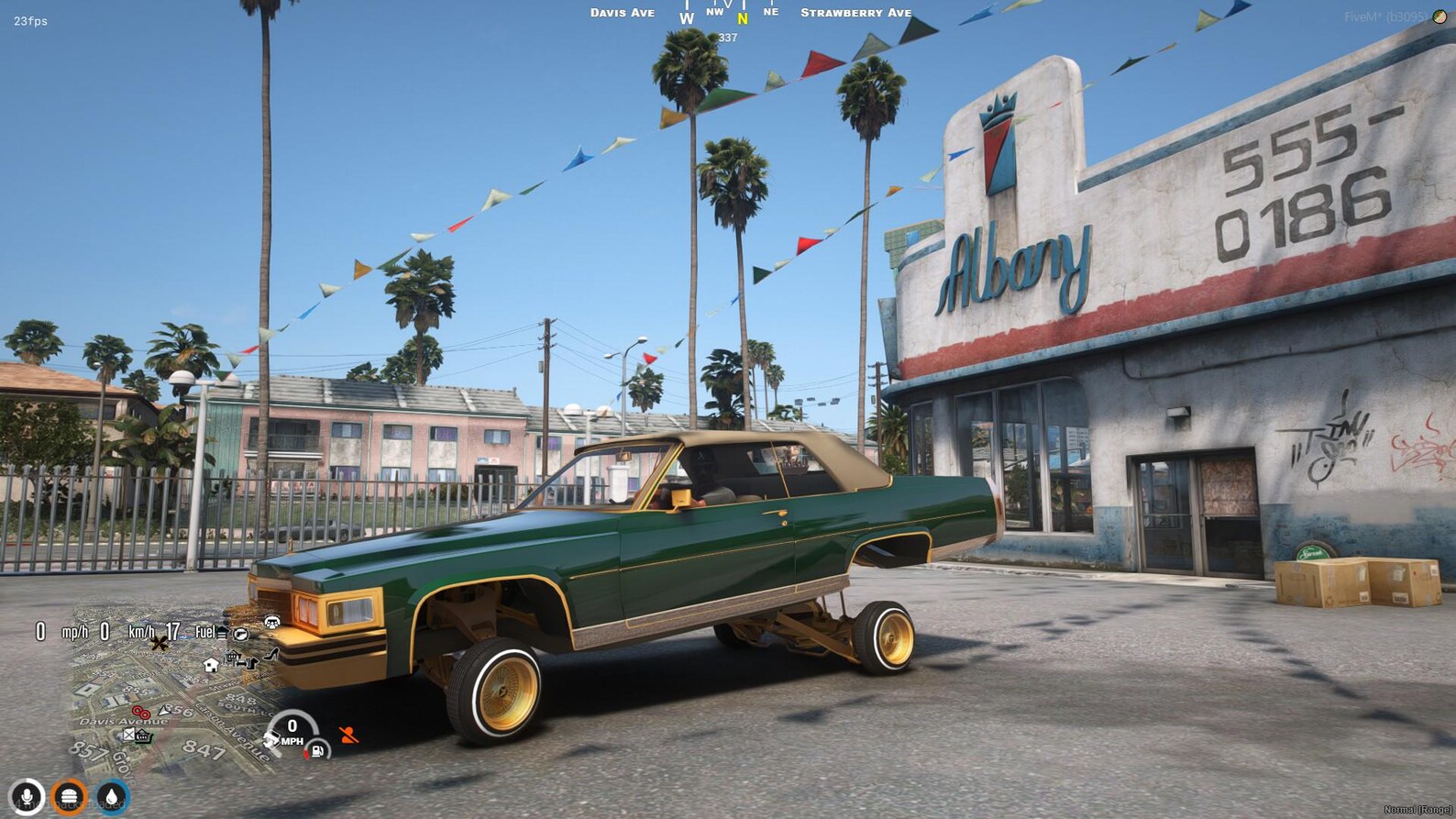Click the convenience store basket blip
This screenshot has width=1456, height=819.
pos(143,736)
